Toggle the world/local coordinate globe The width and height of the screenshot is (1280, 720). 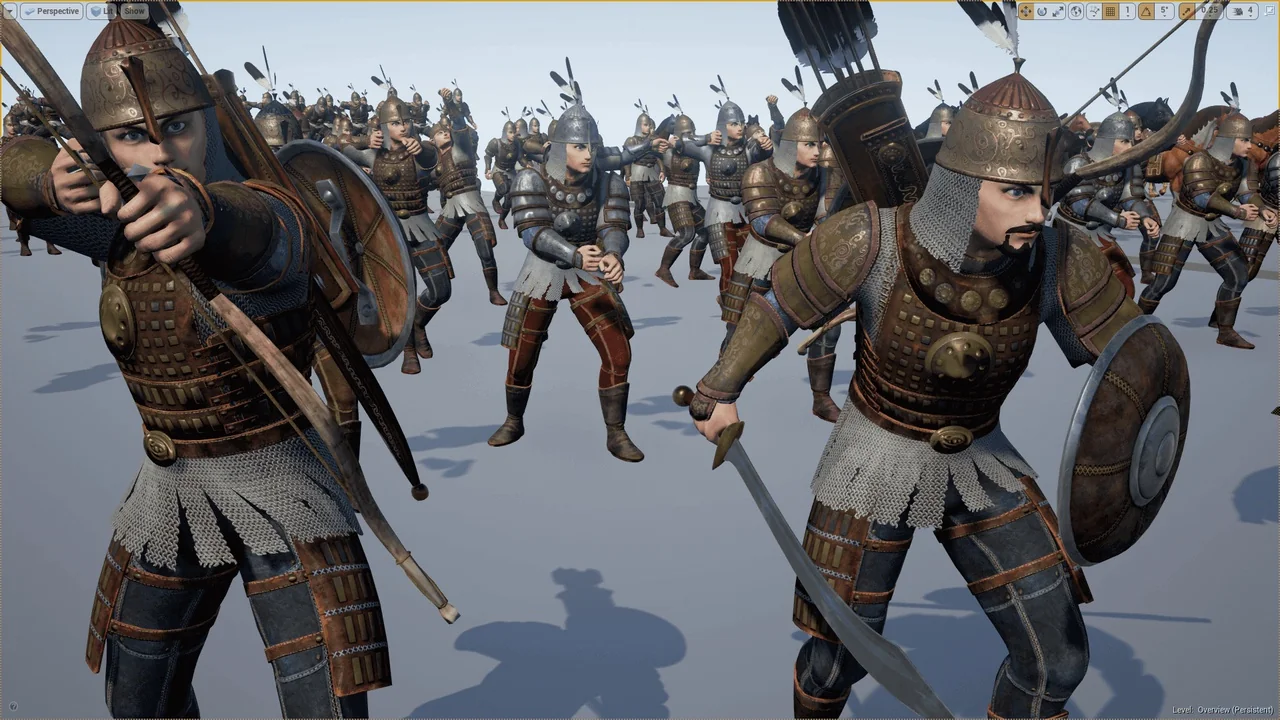(x=1076, y=11)
